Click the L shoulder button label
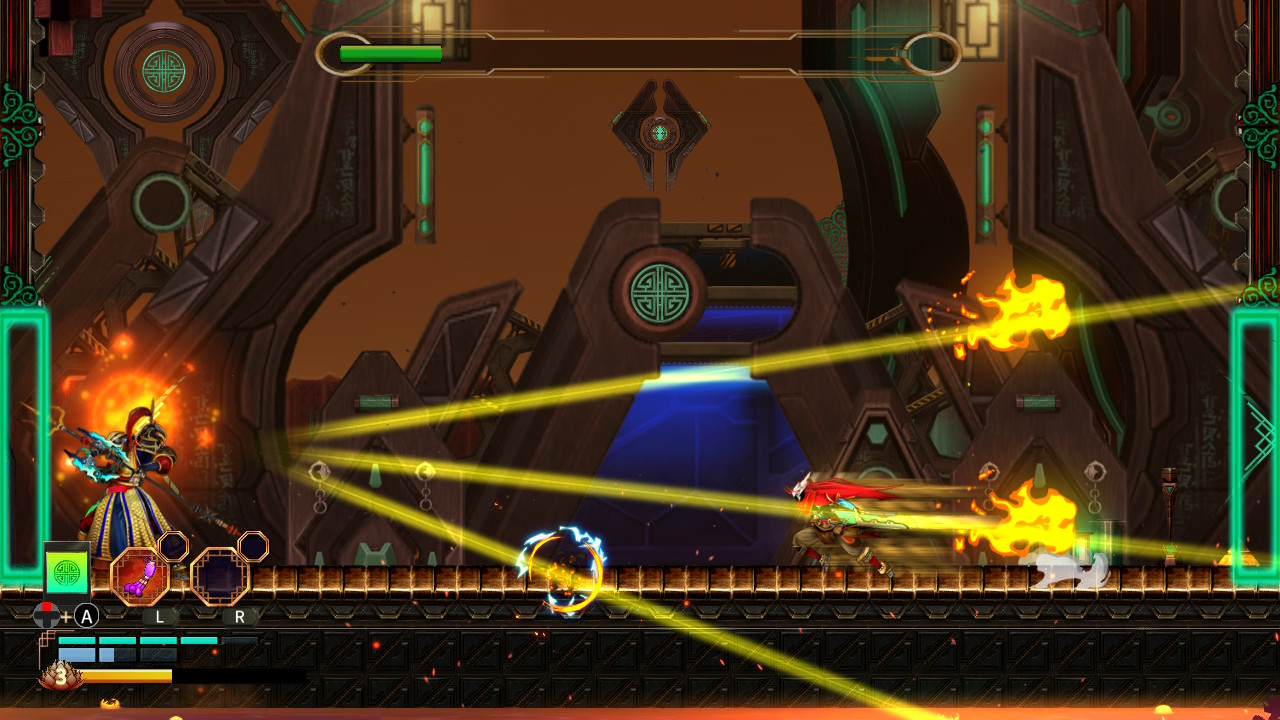1280x720 pixels. 158,616
